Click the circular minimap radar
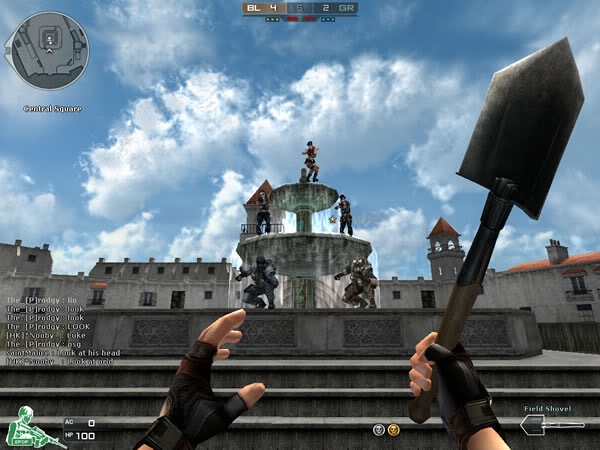 click(x=47, y=50)
